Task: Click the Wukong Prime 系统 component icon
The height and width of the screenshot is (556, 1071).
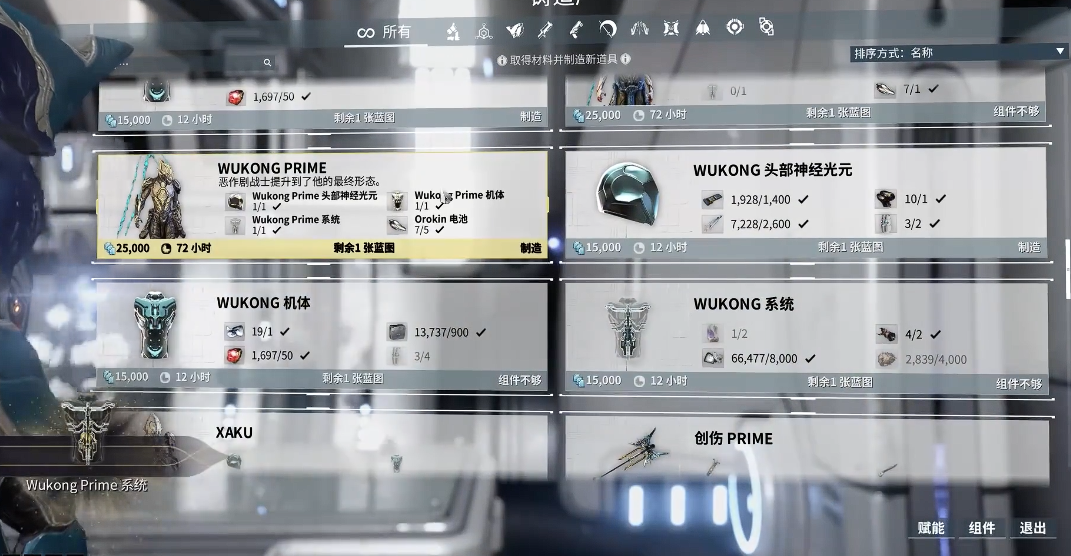Action: pos(235,225)
